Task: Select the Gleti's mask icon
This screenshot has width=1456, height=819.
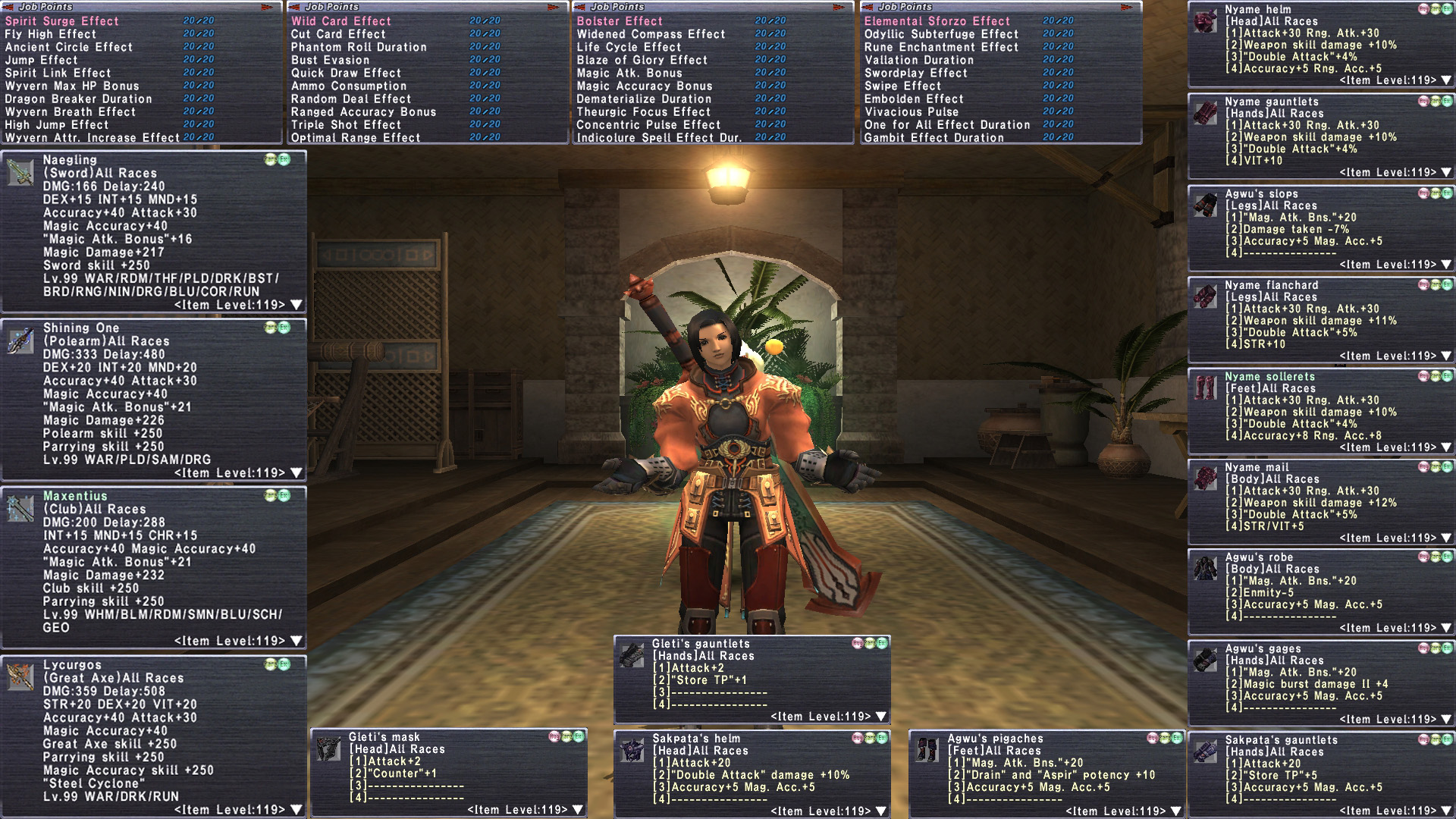Action: click(x=329, y=748)
